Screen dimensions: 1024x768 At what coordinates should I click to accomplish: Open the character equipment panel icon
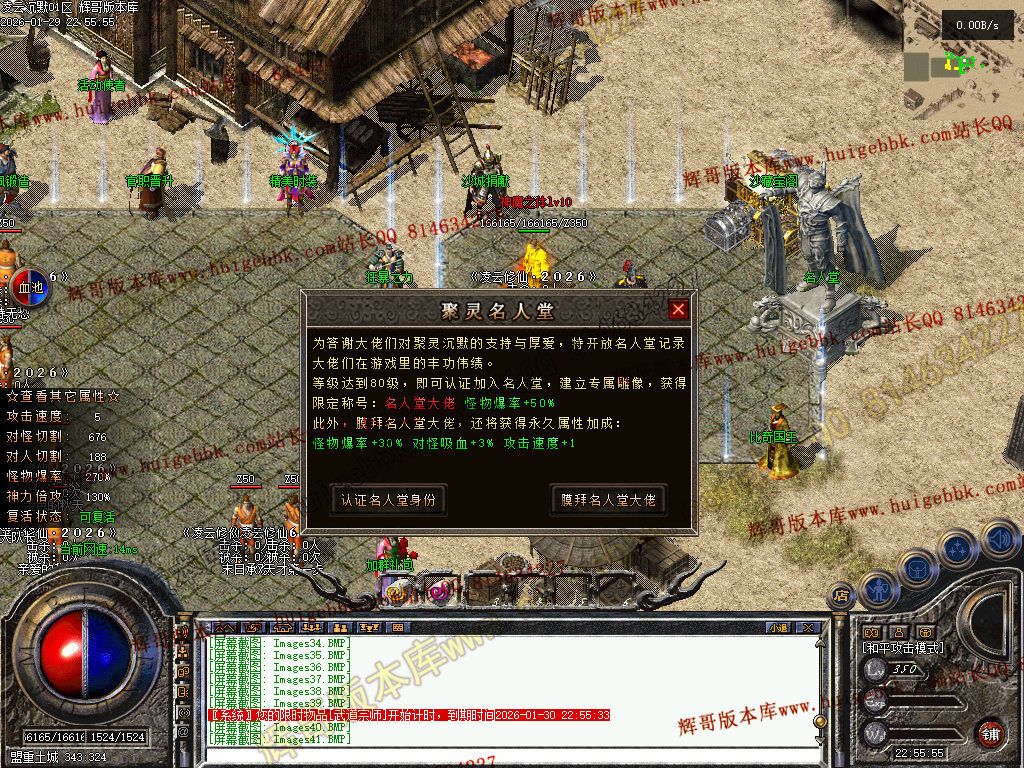click(877, 589)
